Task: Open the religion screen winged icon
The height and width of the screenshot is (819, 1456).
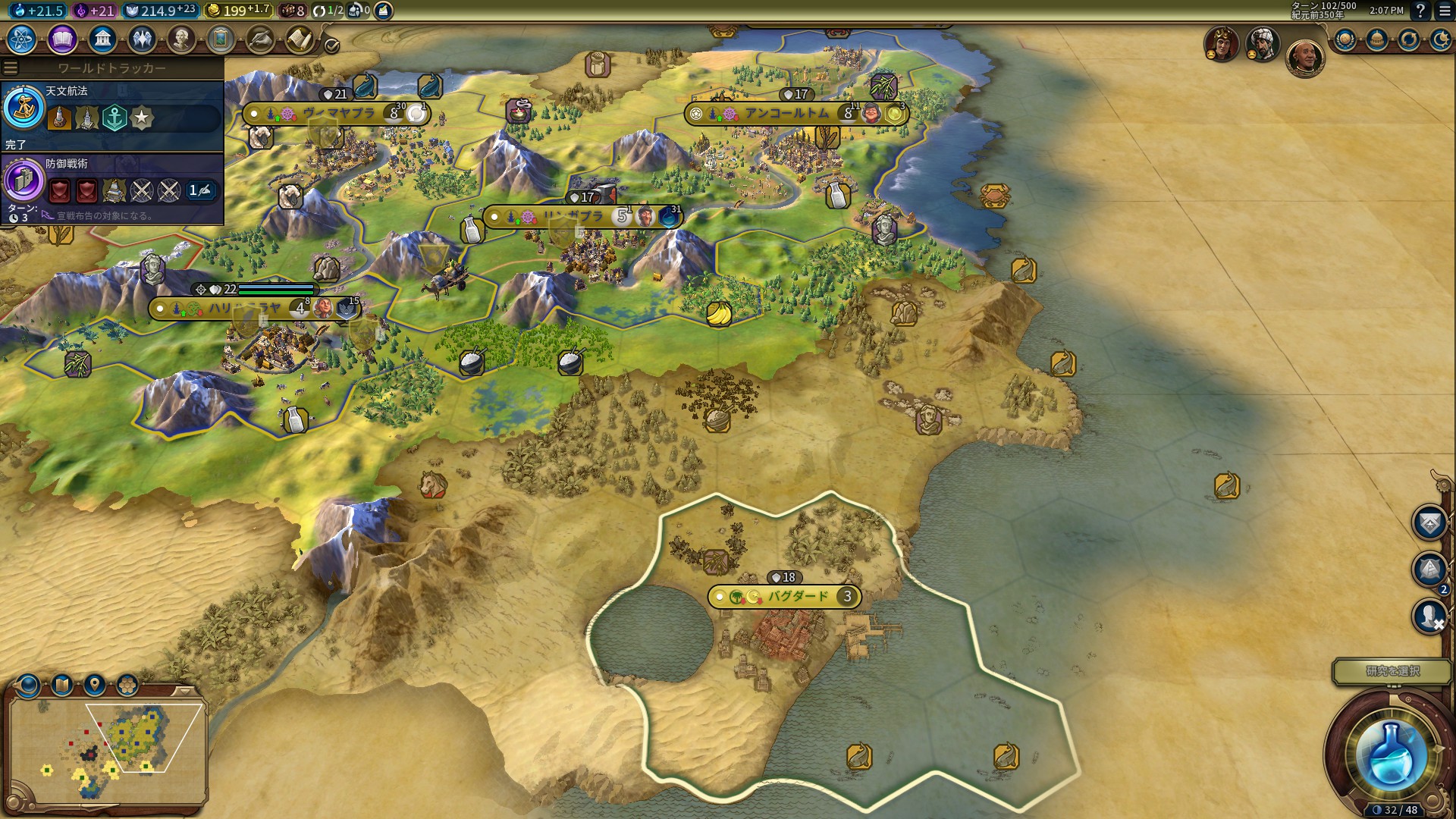Action: [142, 39]
